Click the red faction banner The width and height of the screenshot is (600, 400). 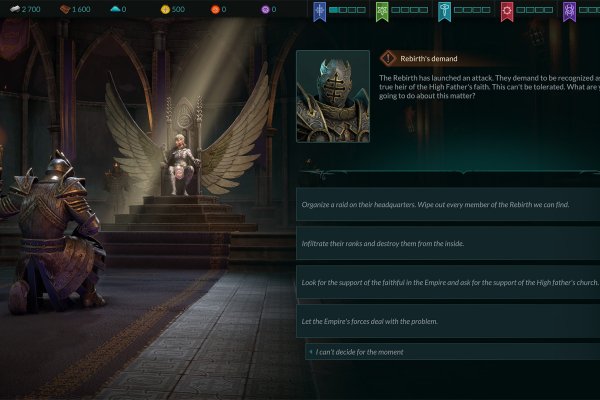tap(507, 11)
